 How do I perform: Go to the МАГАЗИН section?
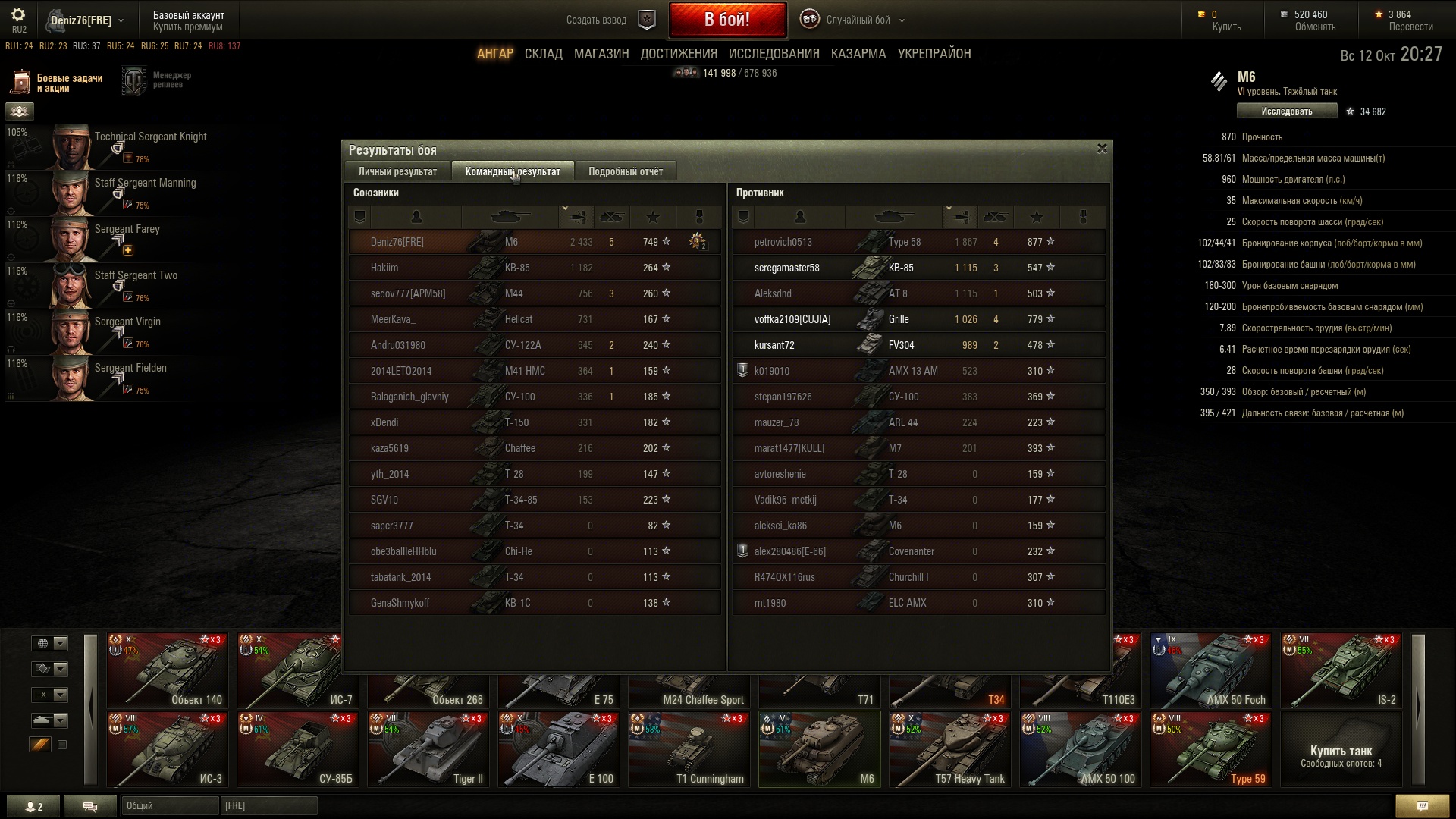[601, 54]
